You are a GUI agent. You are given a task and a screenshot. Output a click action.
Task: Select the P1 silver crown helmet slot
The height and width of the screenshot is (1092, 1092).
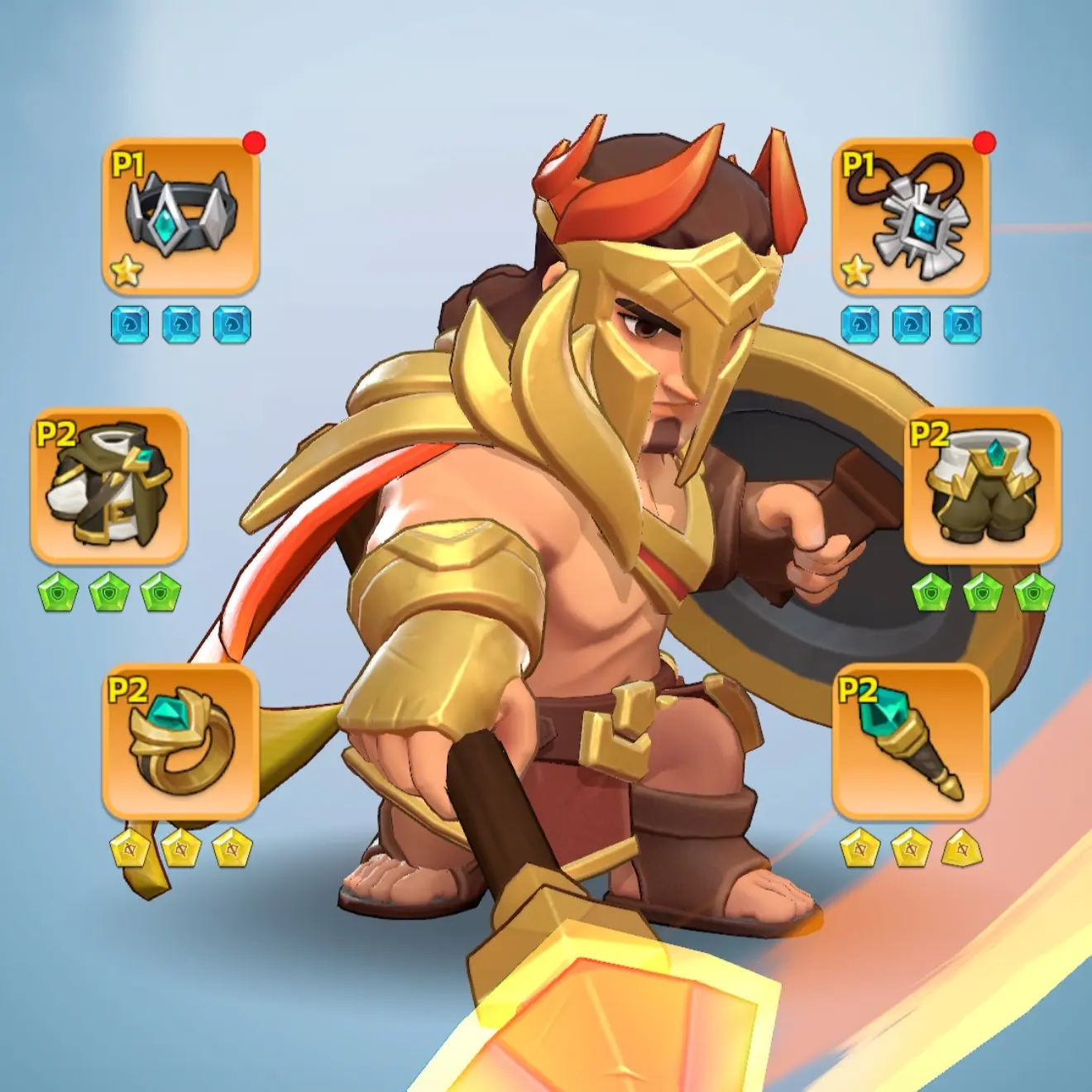click(x=180, y=217)
